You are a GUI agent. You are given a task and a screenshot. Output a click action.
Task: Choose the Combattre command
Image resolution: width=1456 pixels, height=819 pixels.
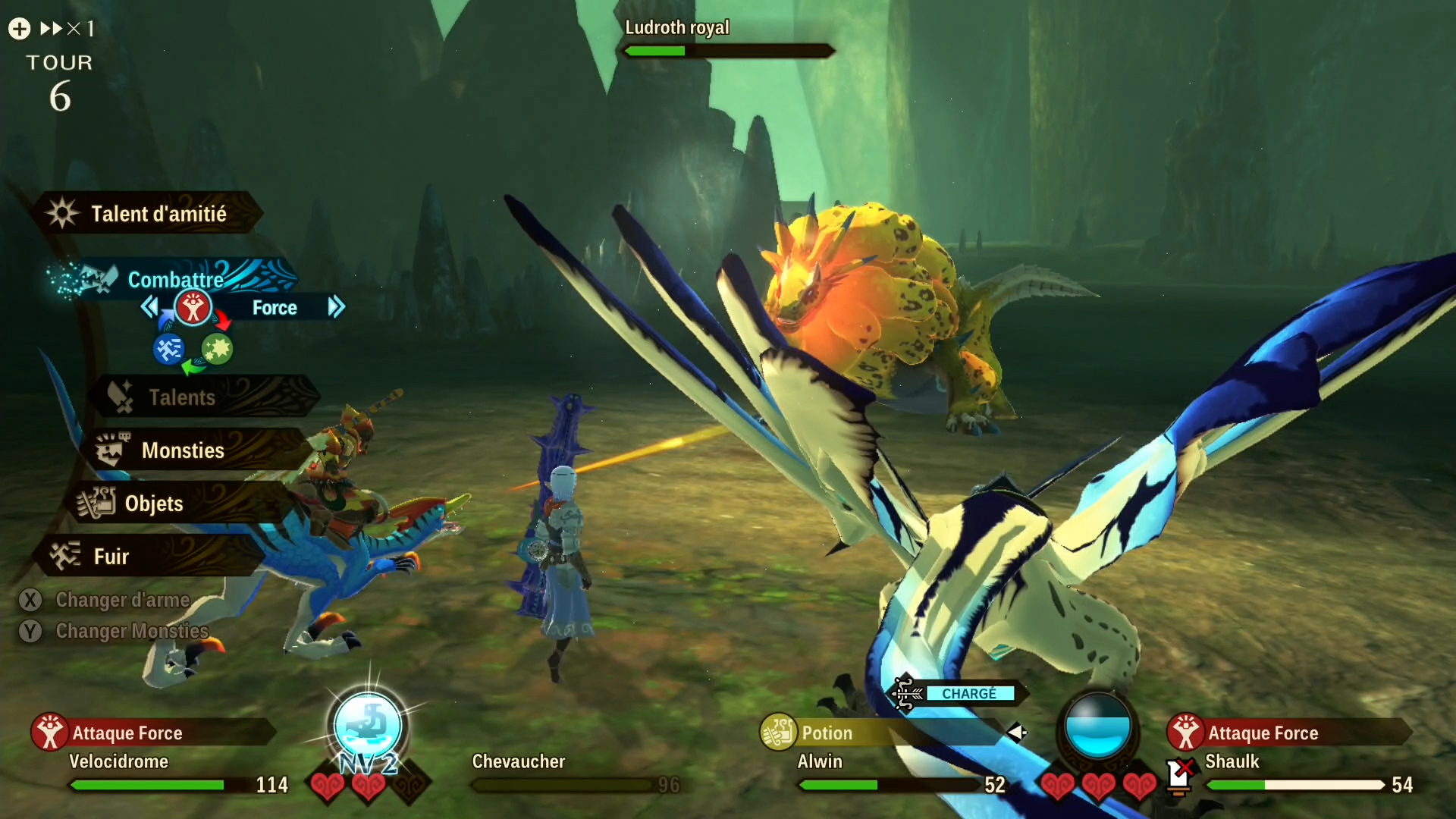[x=174, y=279]
